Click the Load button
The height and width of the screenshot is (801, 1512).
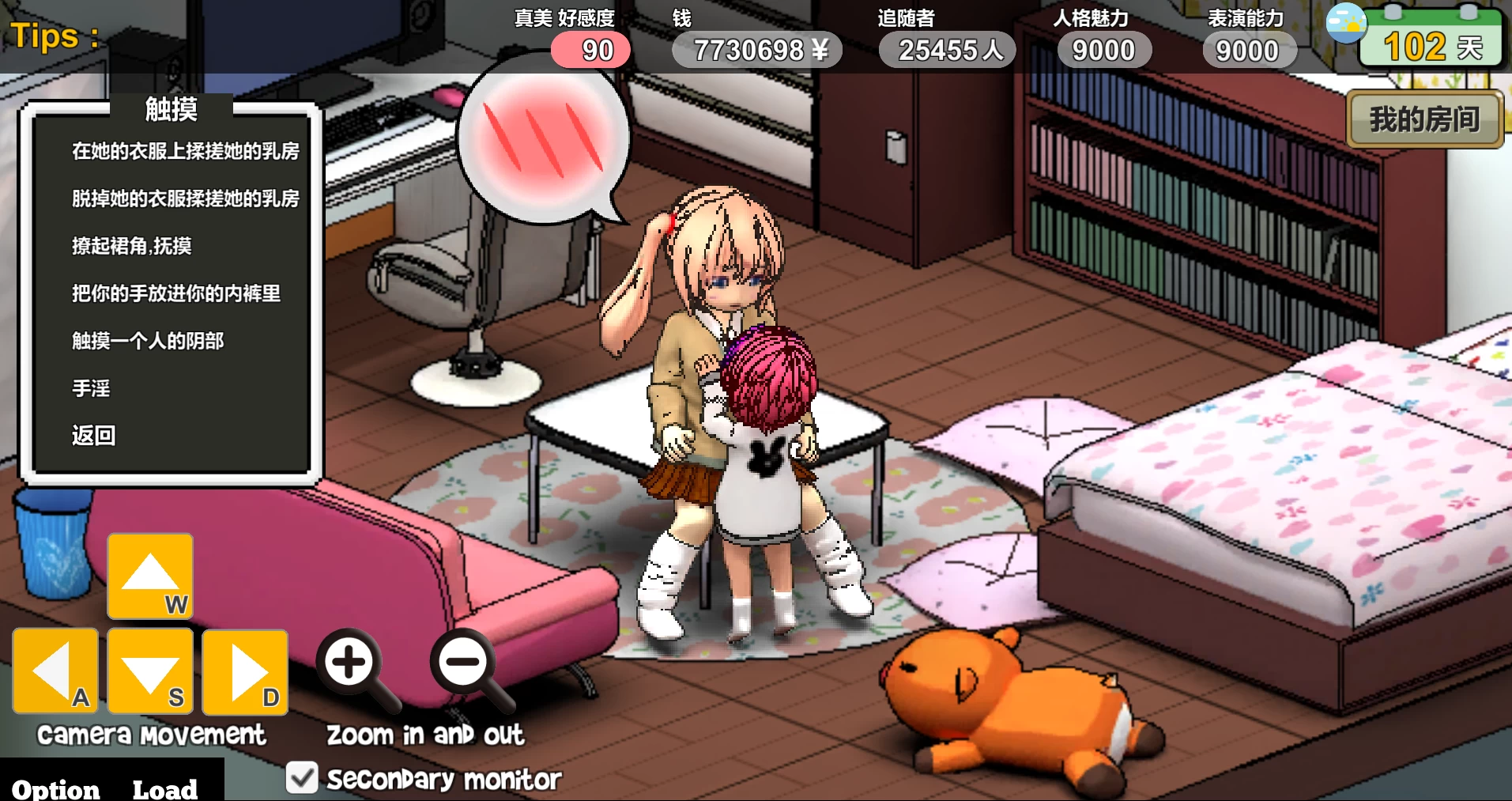[x=164, y=788]
